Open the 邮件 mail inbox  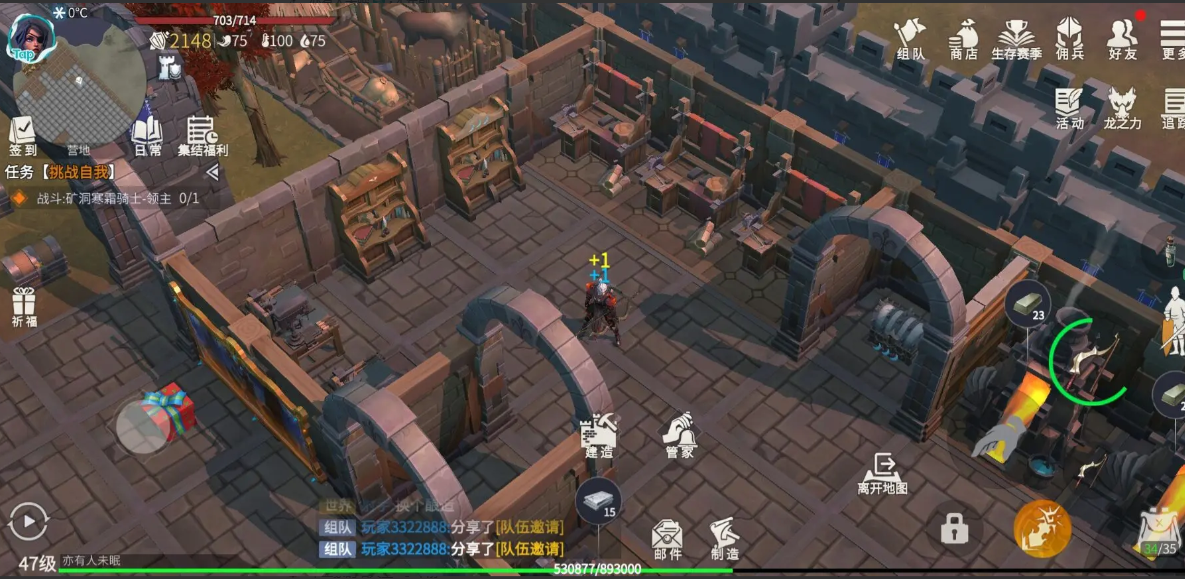(667, 539)
